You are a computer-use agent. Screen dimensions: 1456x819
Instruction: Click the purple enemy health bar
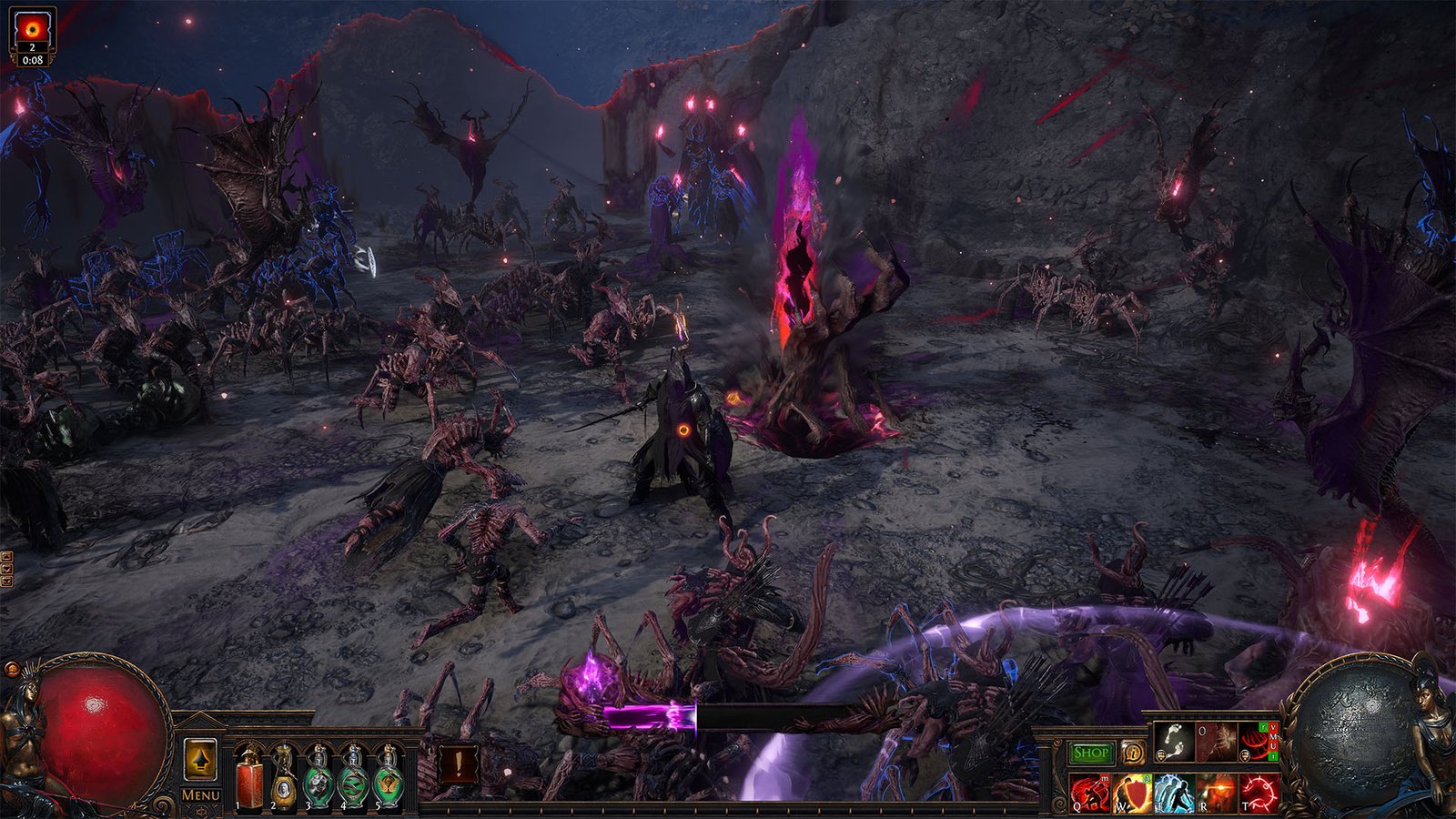click(x=651, y=716)
